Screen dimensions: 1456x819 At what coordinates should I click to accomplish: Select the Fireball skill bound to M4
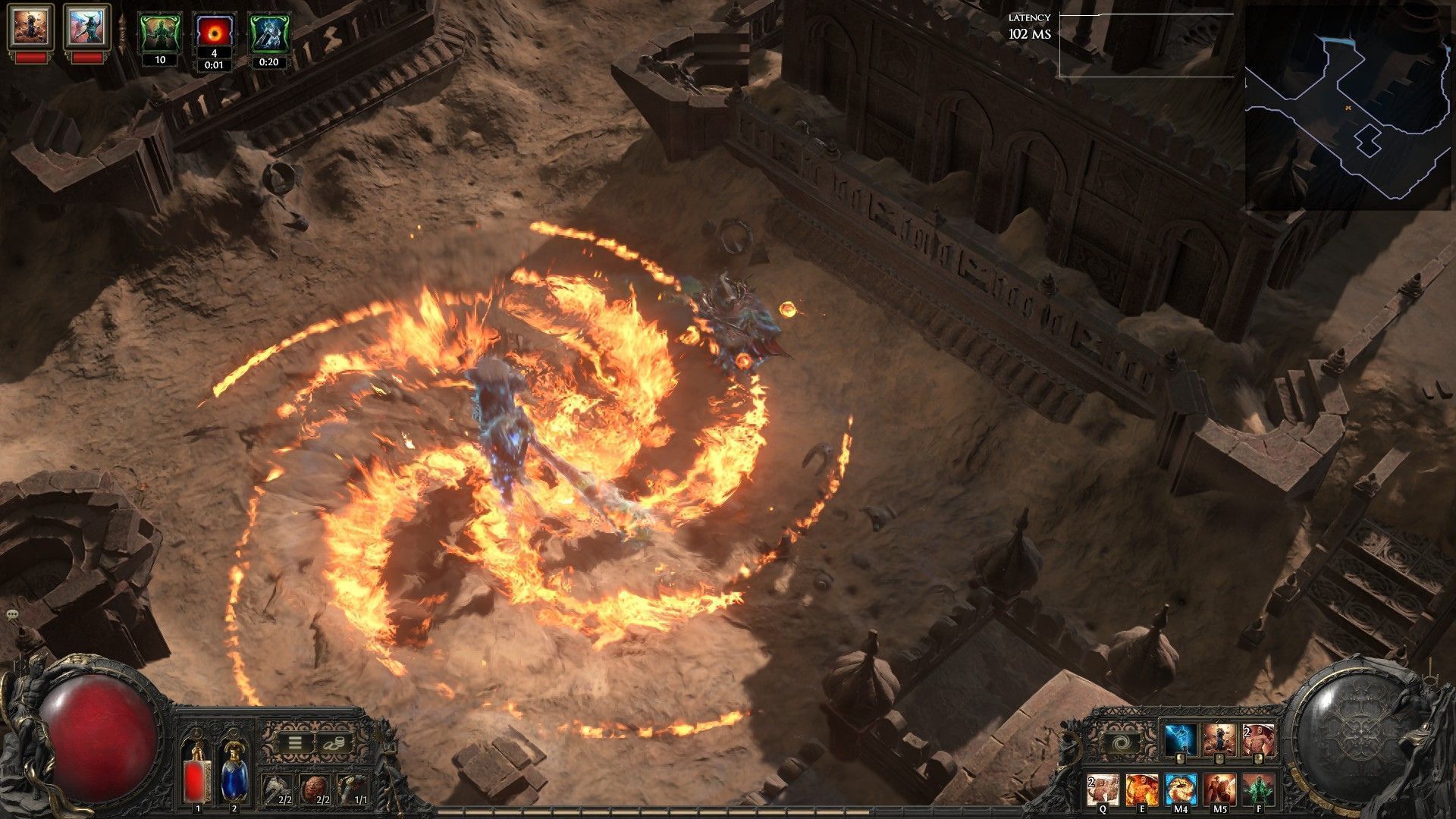pos(1180,789)
